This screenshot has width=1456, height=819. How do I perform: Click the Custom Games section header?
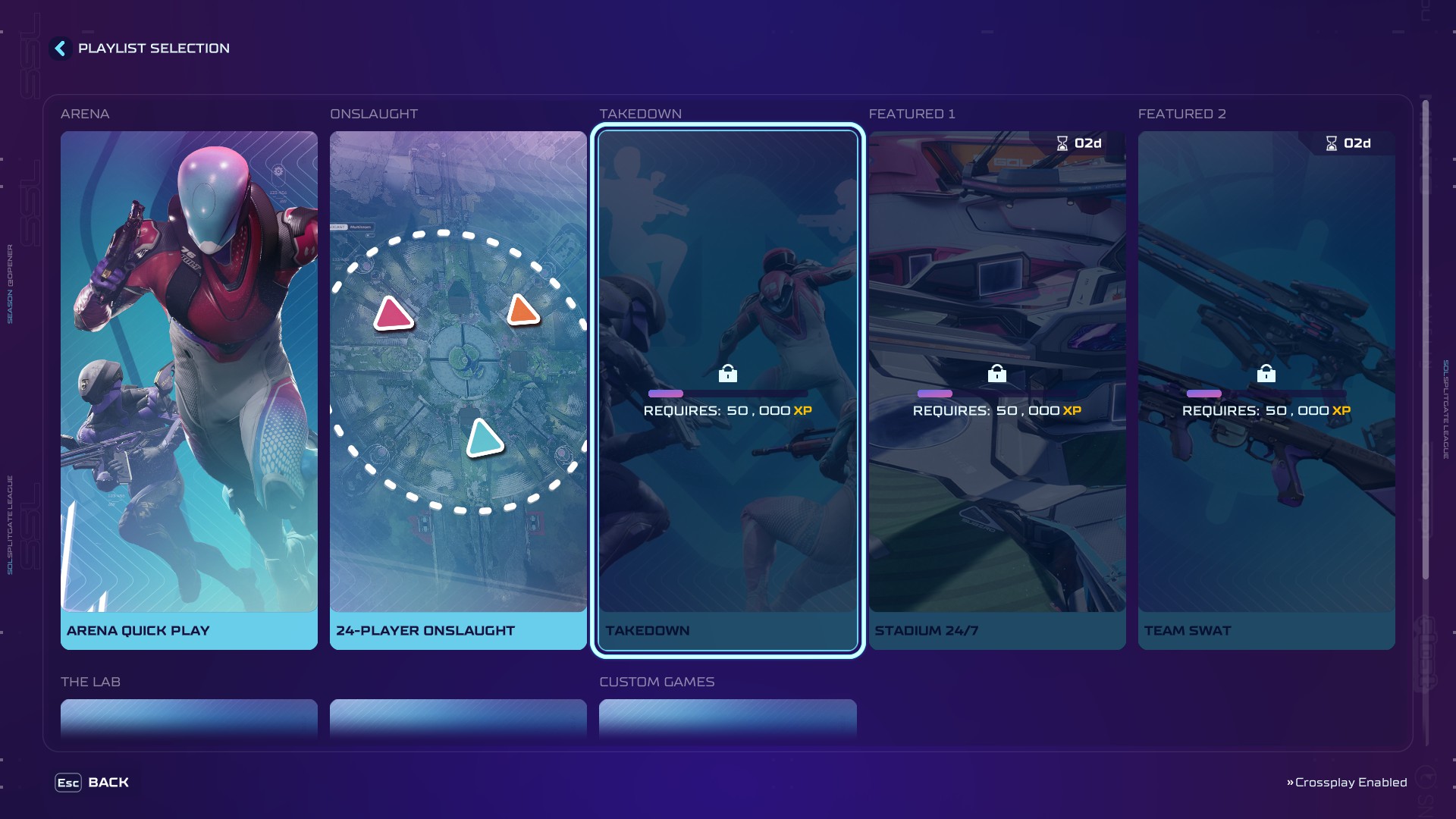[x=657, y=682]
